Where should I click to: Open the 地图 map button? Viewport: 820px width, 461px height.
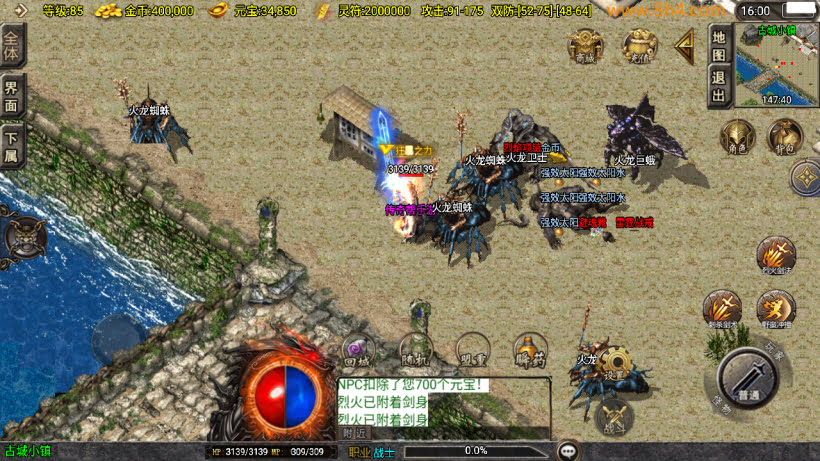[718, 43]
